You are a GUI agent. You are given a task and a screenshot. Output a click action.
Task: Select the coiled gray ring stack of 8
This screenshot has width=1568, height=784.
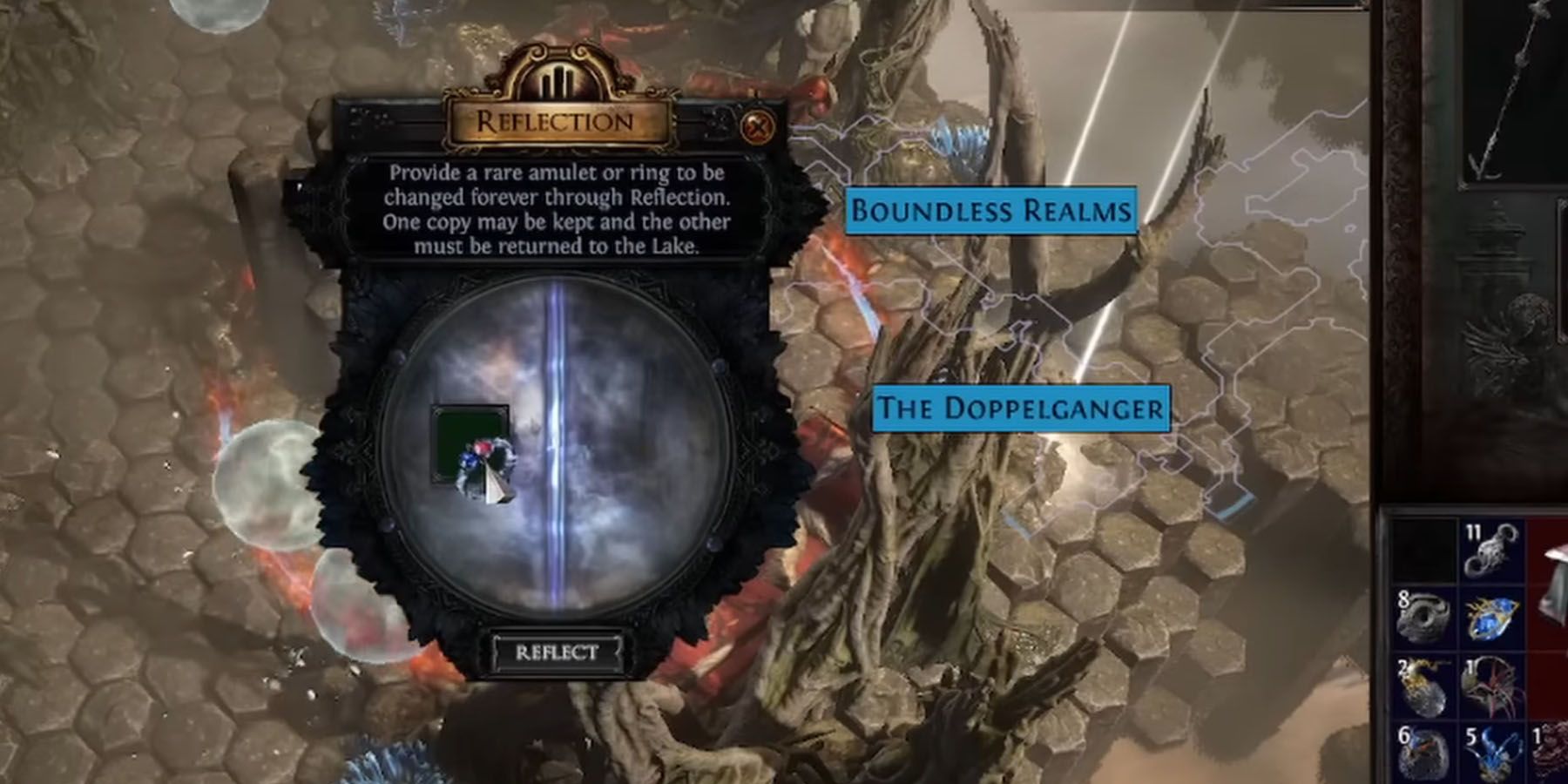tap(1424, 614)
